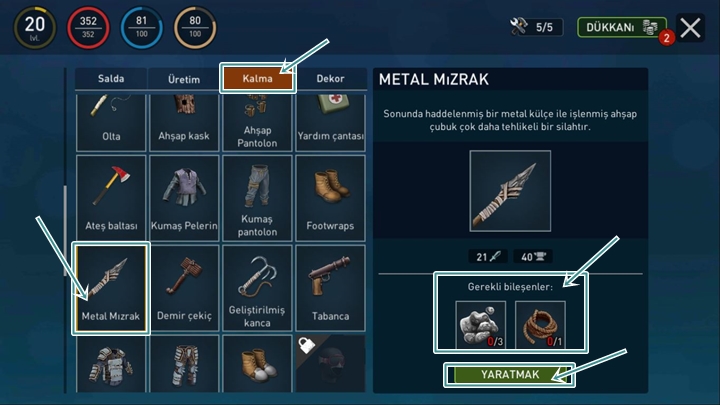Click the rope component slot

click(x=540, y=324)
